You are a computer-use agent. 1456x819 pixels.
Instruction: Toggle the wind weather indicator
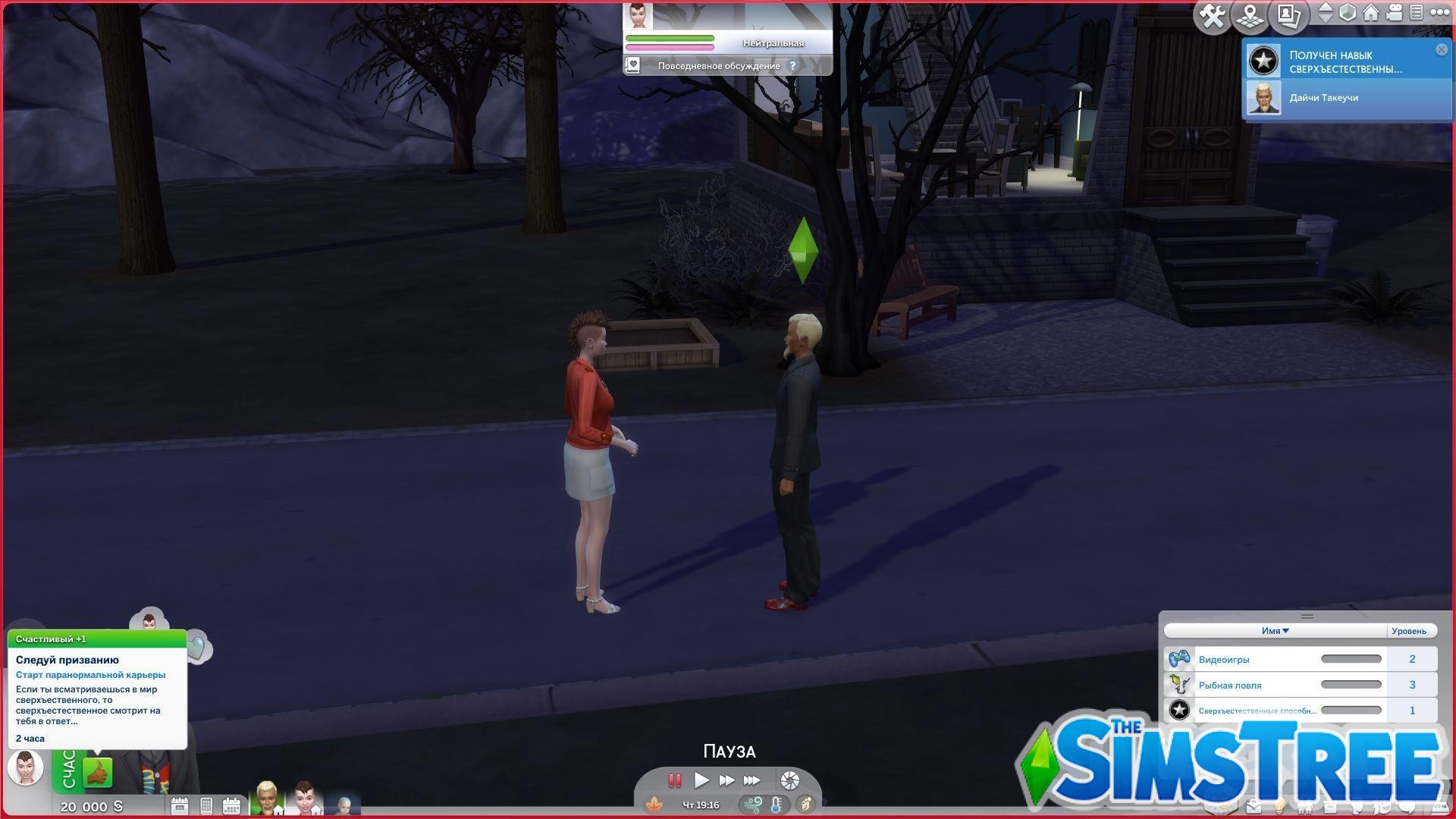(x=752, y=805)
